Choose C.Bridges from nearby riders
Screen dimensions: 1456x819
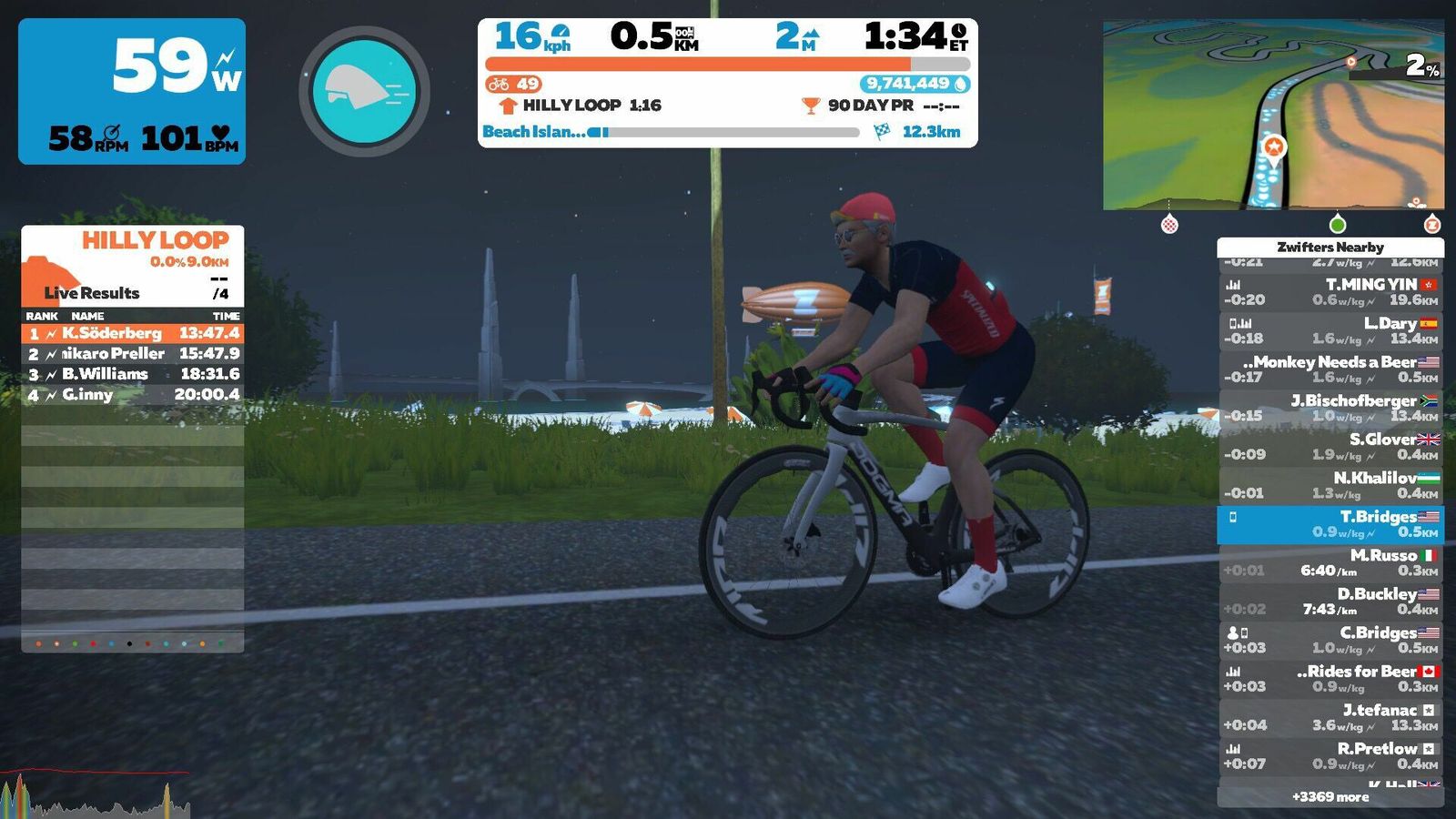point(1330,640)
